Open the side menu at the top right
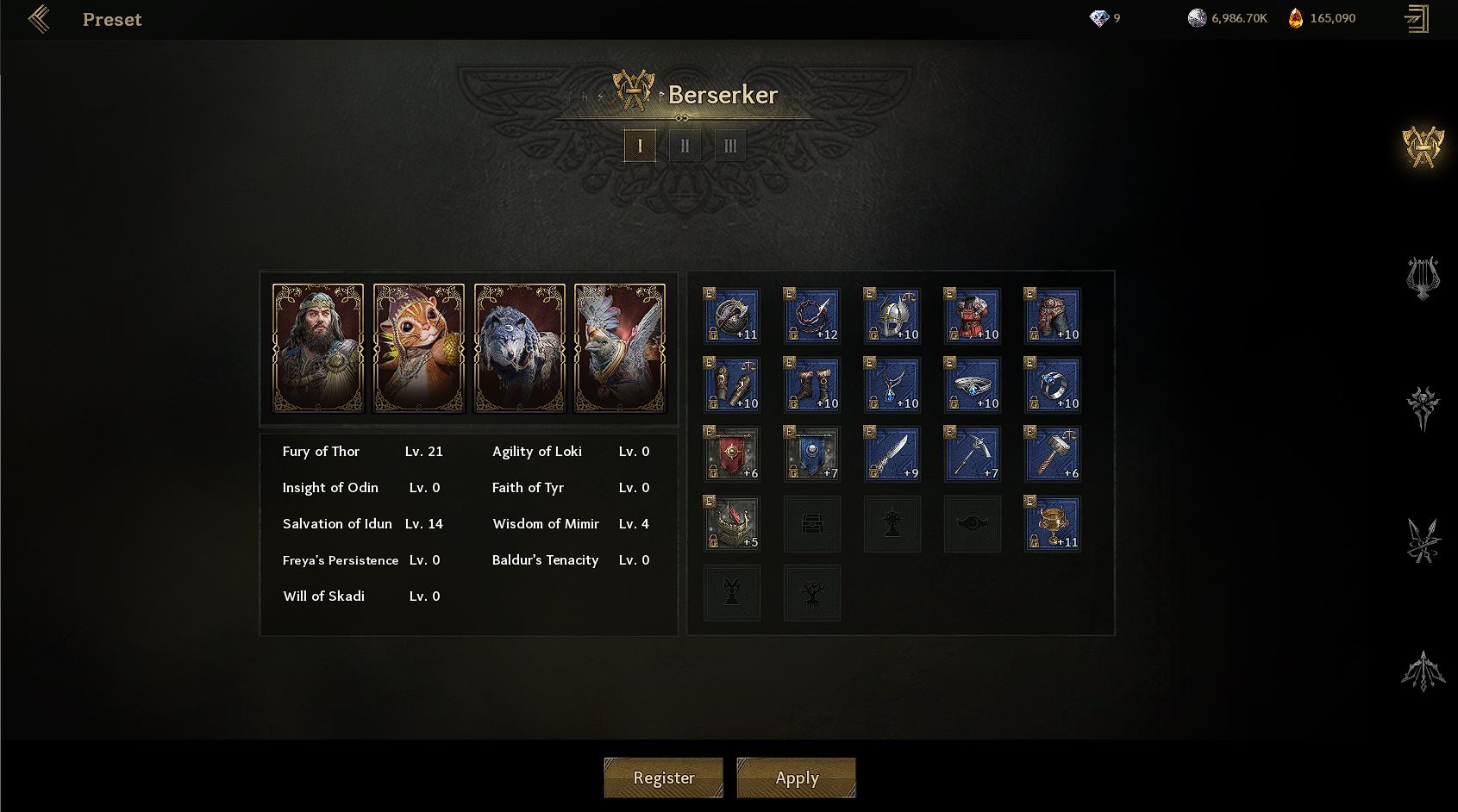Image resolution: width=1458 pixels, height=812 pixels. coord(1416,19)
